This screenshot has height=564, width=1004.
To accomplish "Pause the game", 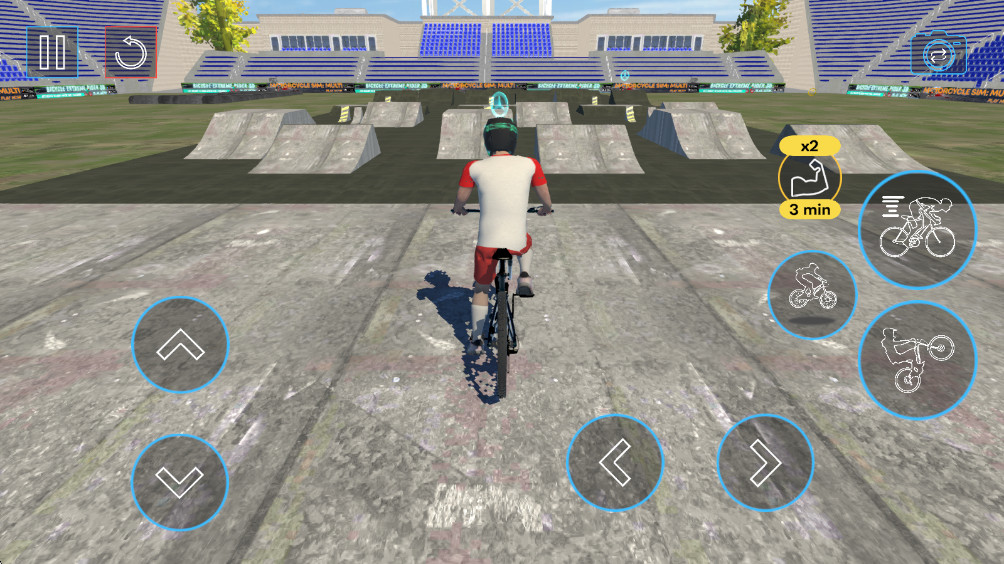I will [x=52, y=51].
